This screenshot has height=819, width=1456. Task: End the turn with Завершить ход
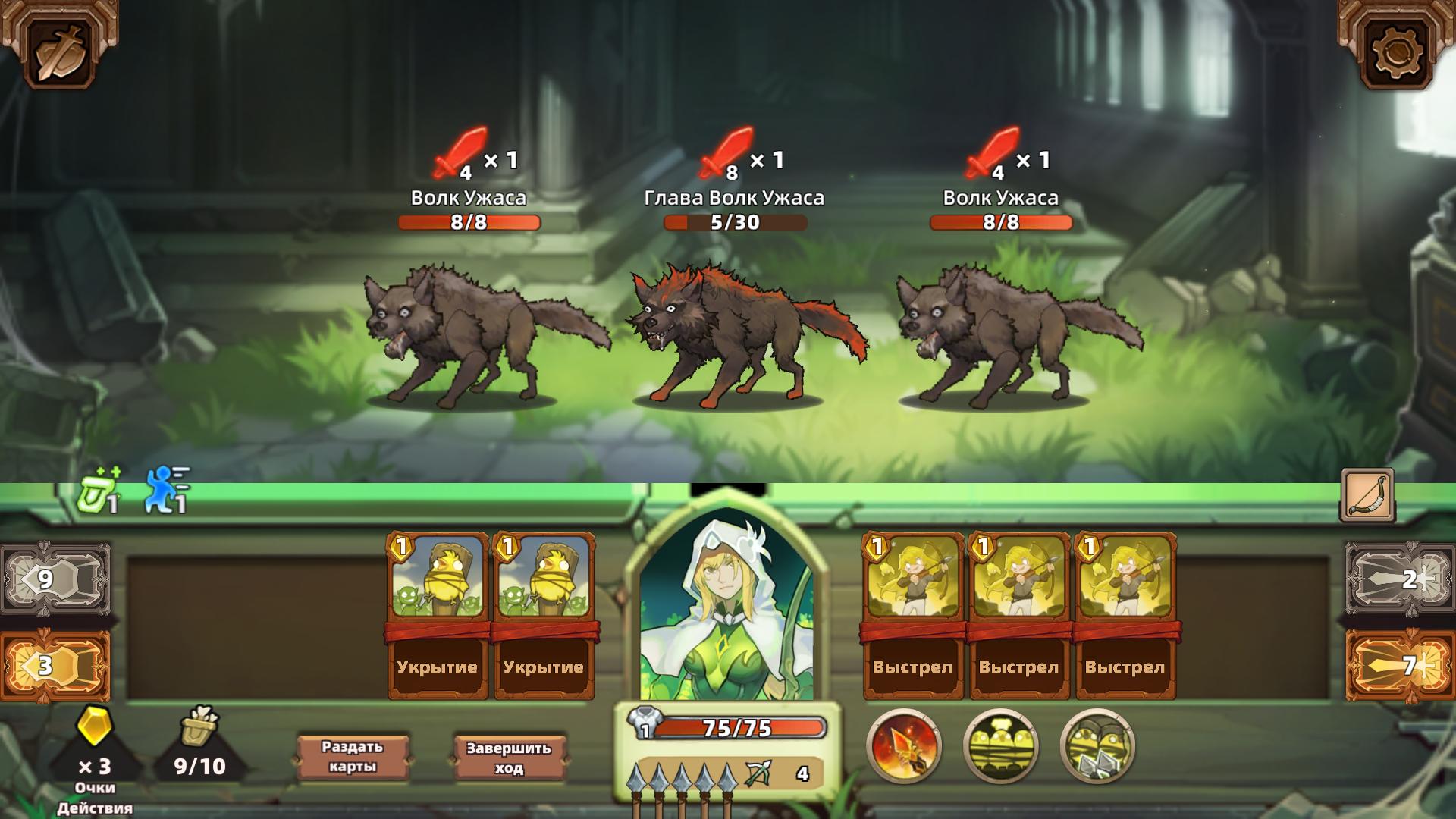pyautogui.click(x=510, y=754)
